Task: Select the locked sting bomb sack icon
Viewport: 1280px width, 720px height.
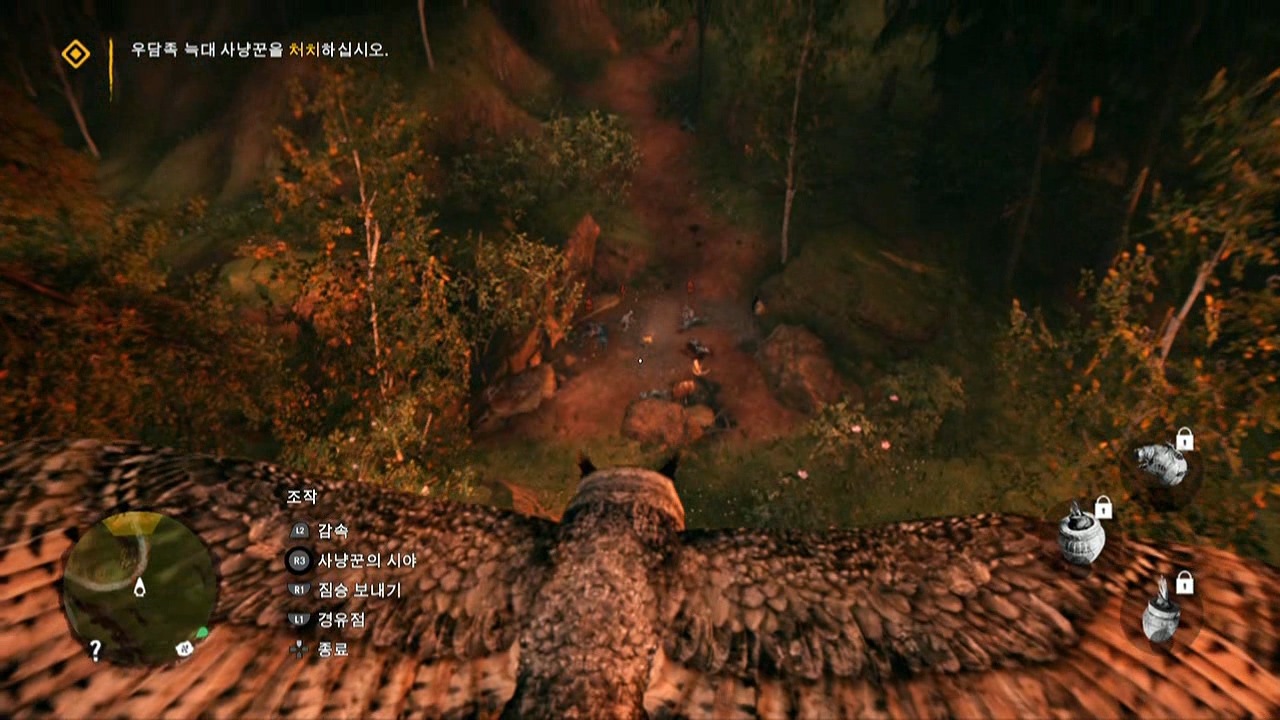Action: 1163,463
